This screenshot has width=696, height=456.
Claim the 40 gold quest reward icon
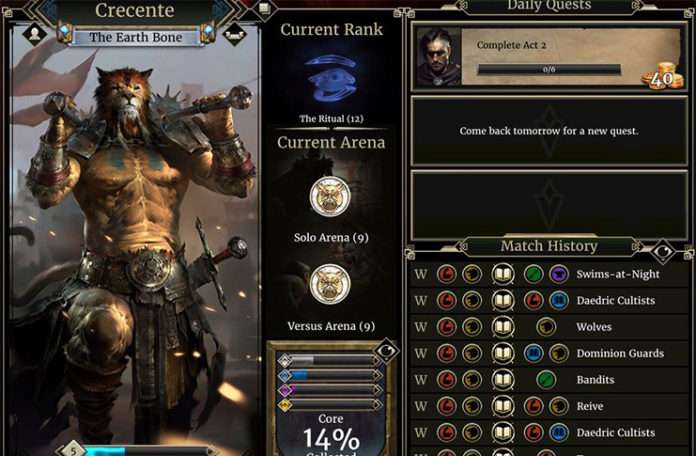660,76
